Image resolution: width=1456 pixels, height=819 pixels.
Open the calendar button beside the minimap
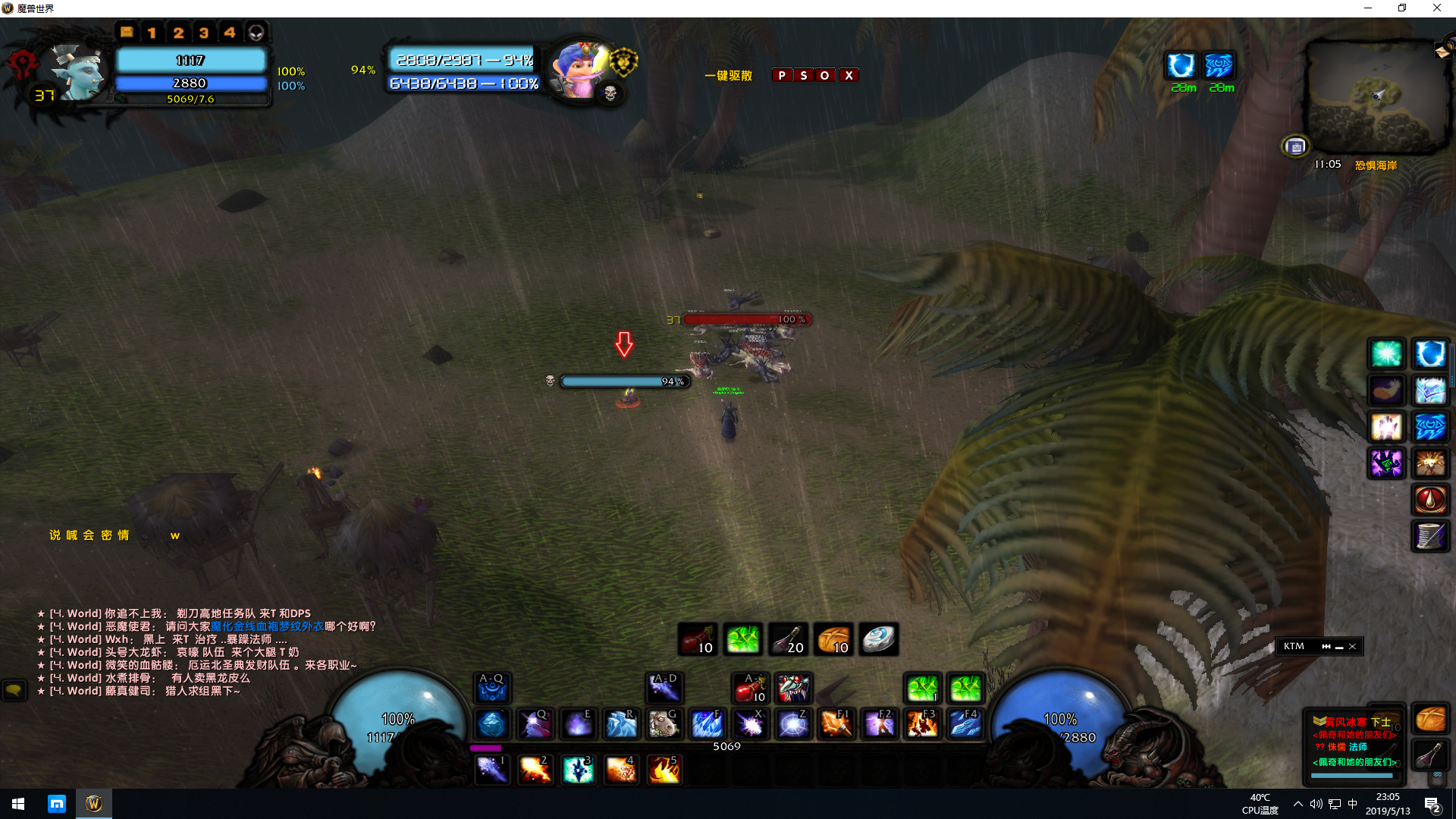point(1295,146)
